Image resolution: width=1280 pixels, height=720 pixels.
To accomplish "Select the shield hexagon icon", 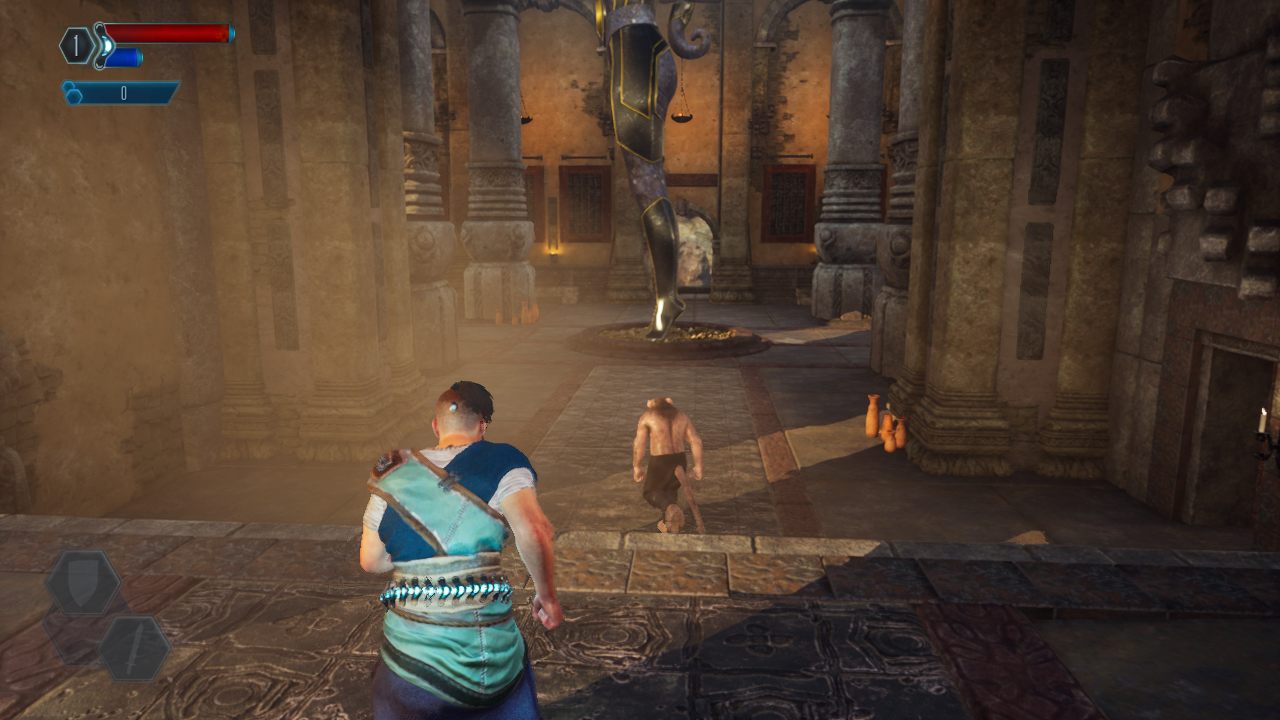I will coord(83,583).
